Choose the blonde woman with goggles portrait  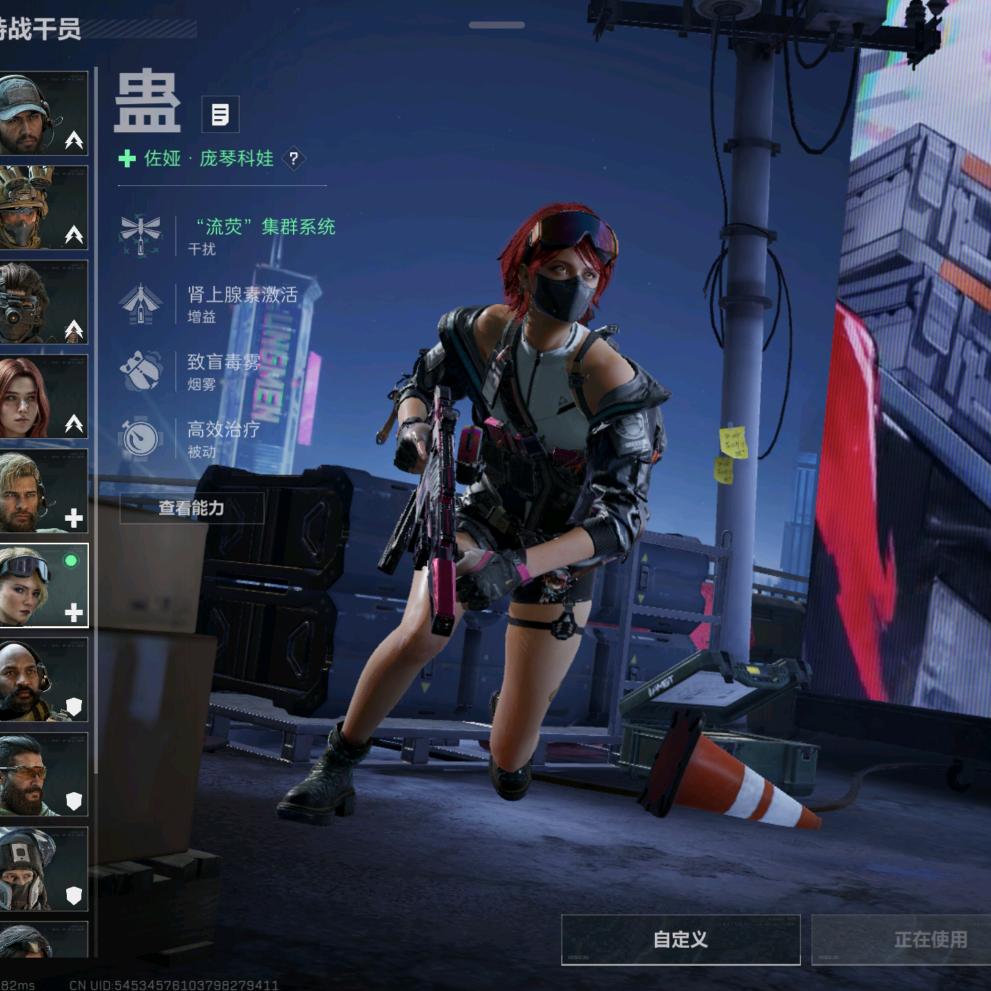pyautogui.click(x=42, y=585)
